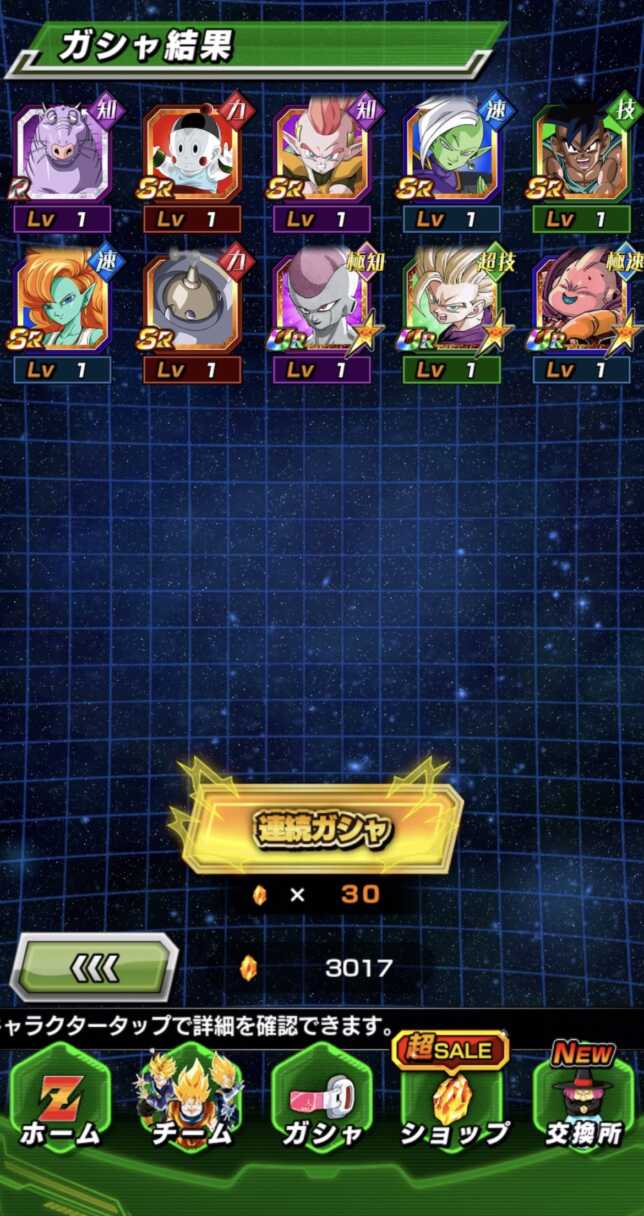Image resolution: width=644 pixels, height=1216 pixels.
Task: Select the blond Gohan UR character card
Action: (452, 302)
